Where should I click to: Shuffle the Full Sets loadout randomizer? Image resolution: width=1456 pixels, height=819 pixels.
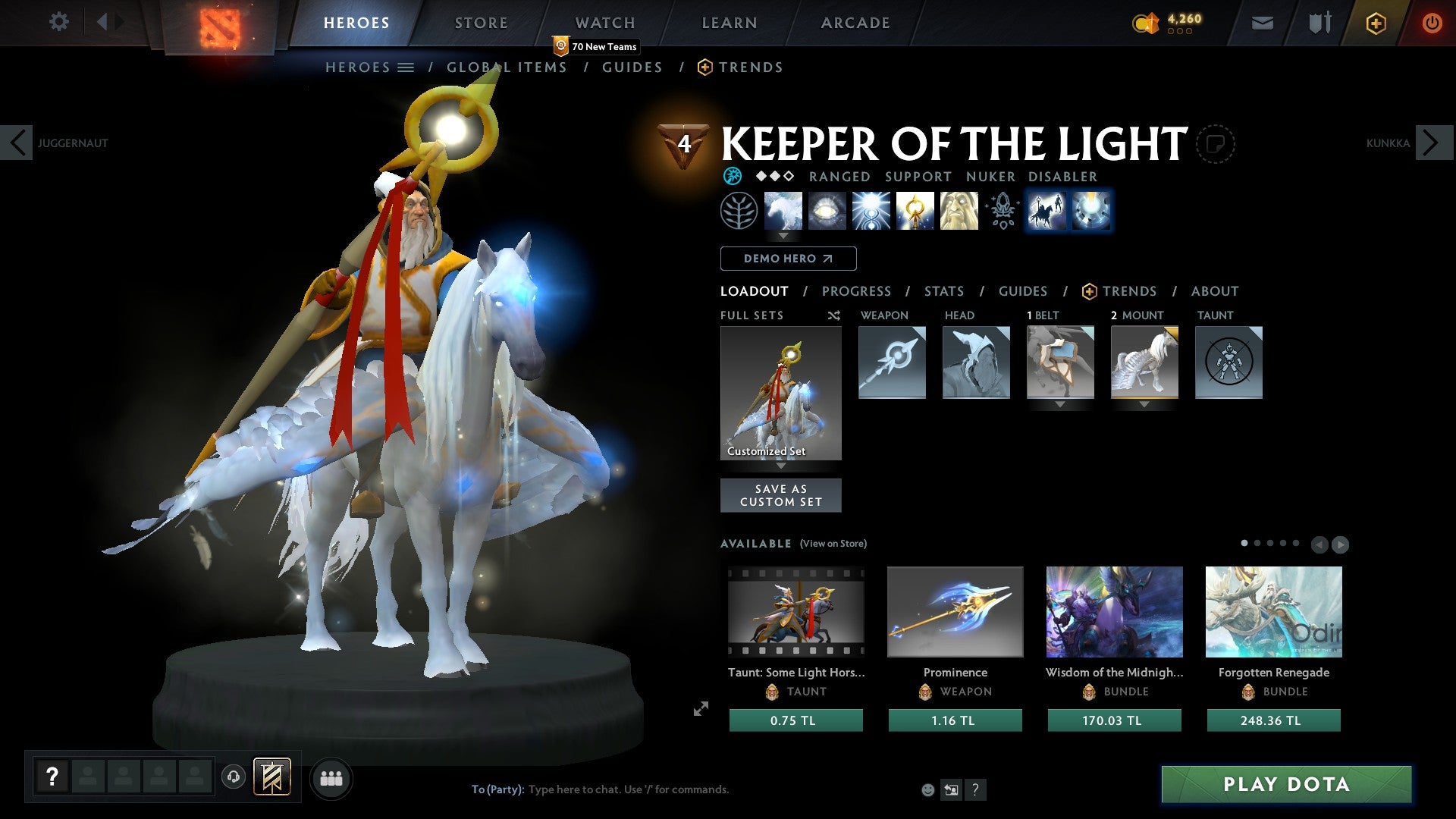click(x=833, y=315)
